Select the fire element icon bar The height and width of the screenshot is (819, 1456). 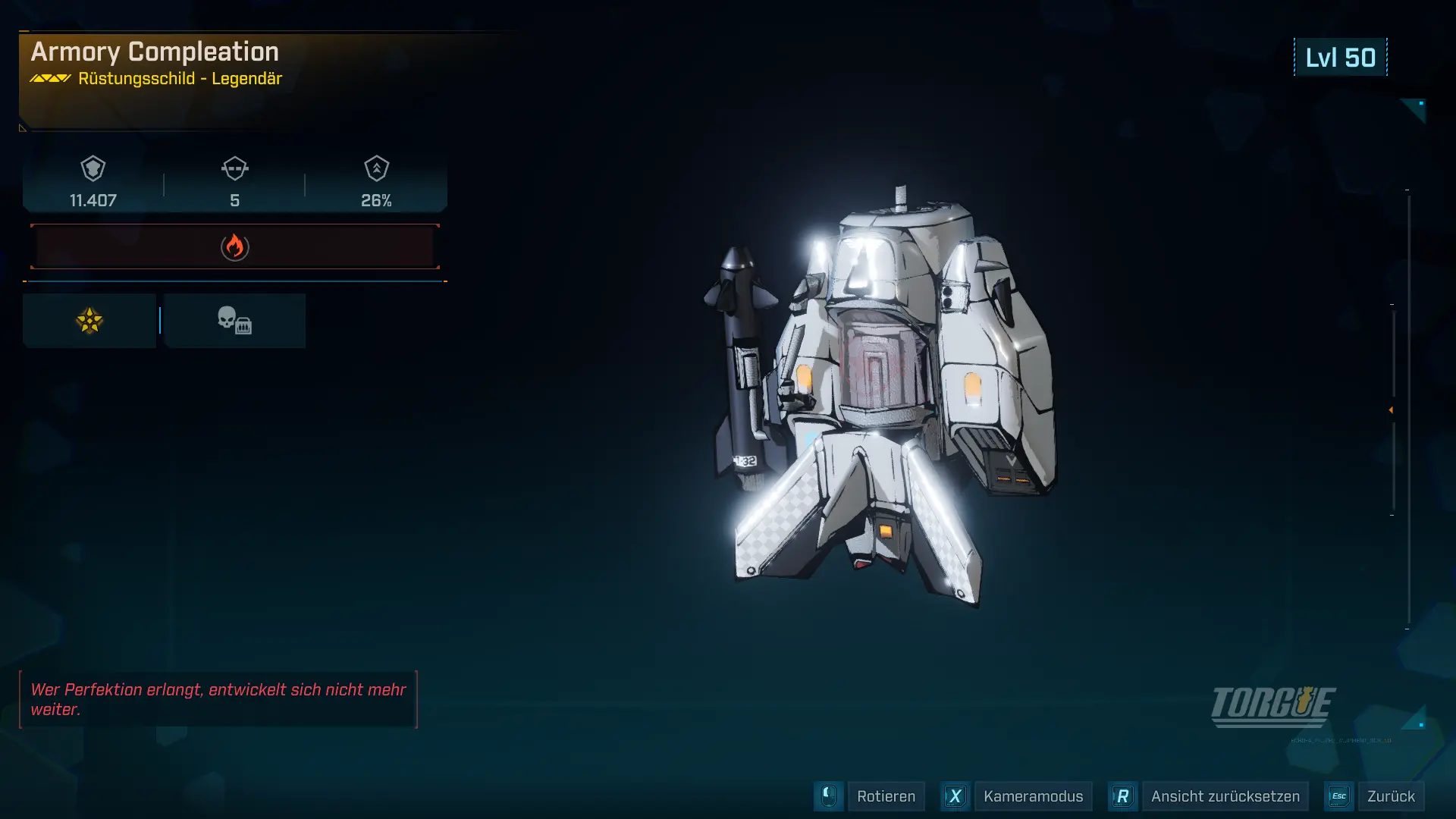coord(235,246)
